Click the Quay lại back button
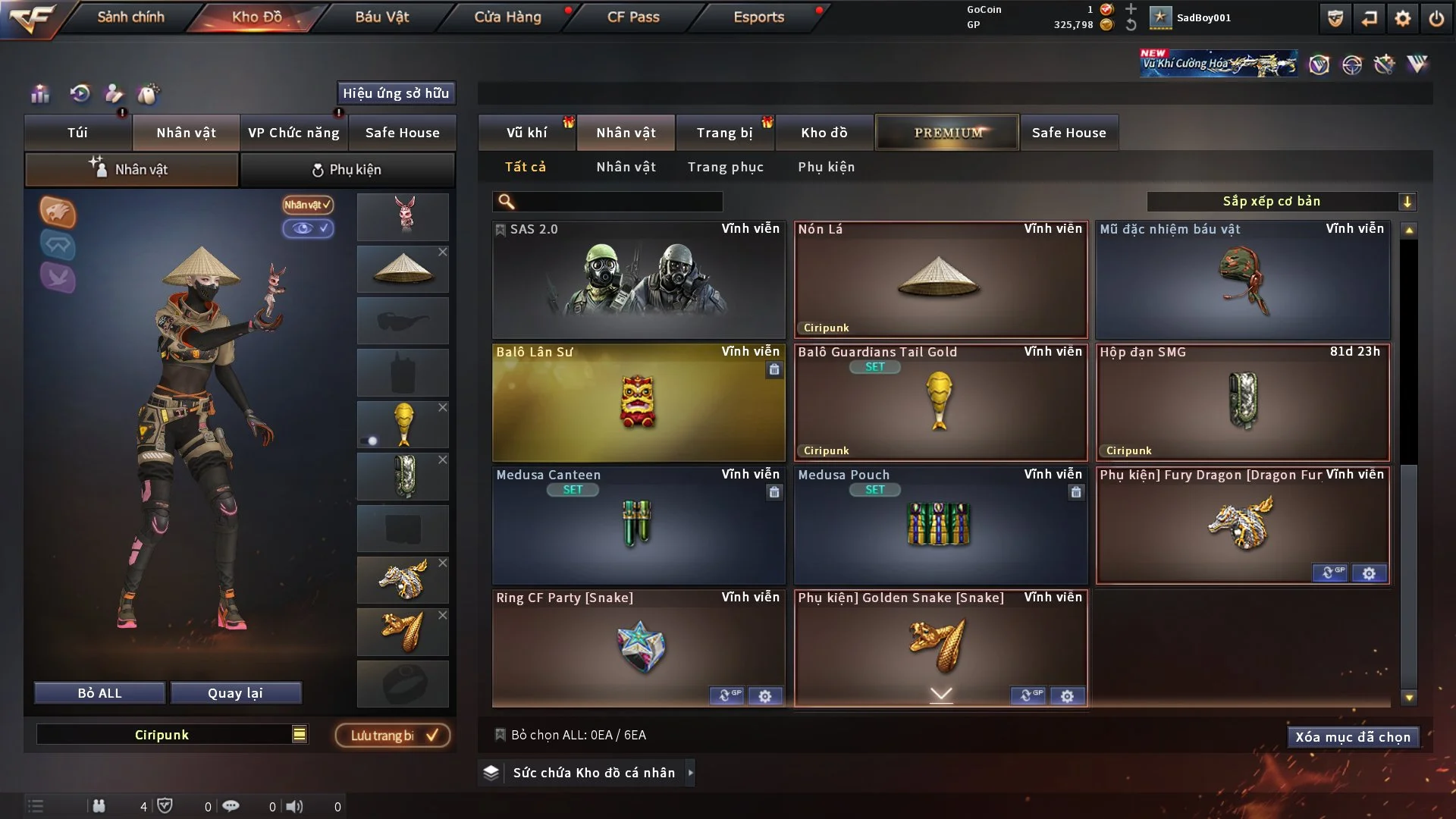Viewport: 1456px width, 819px height. point(235,693)
